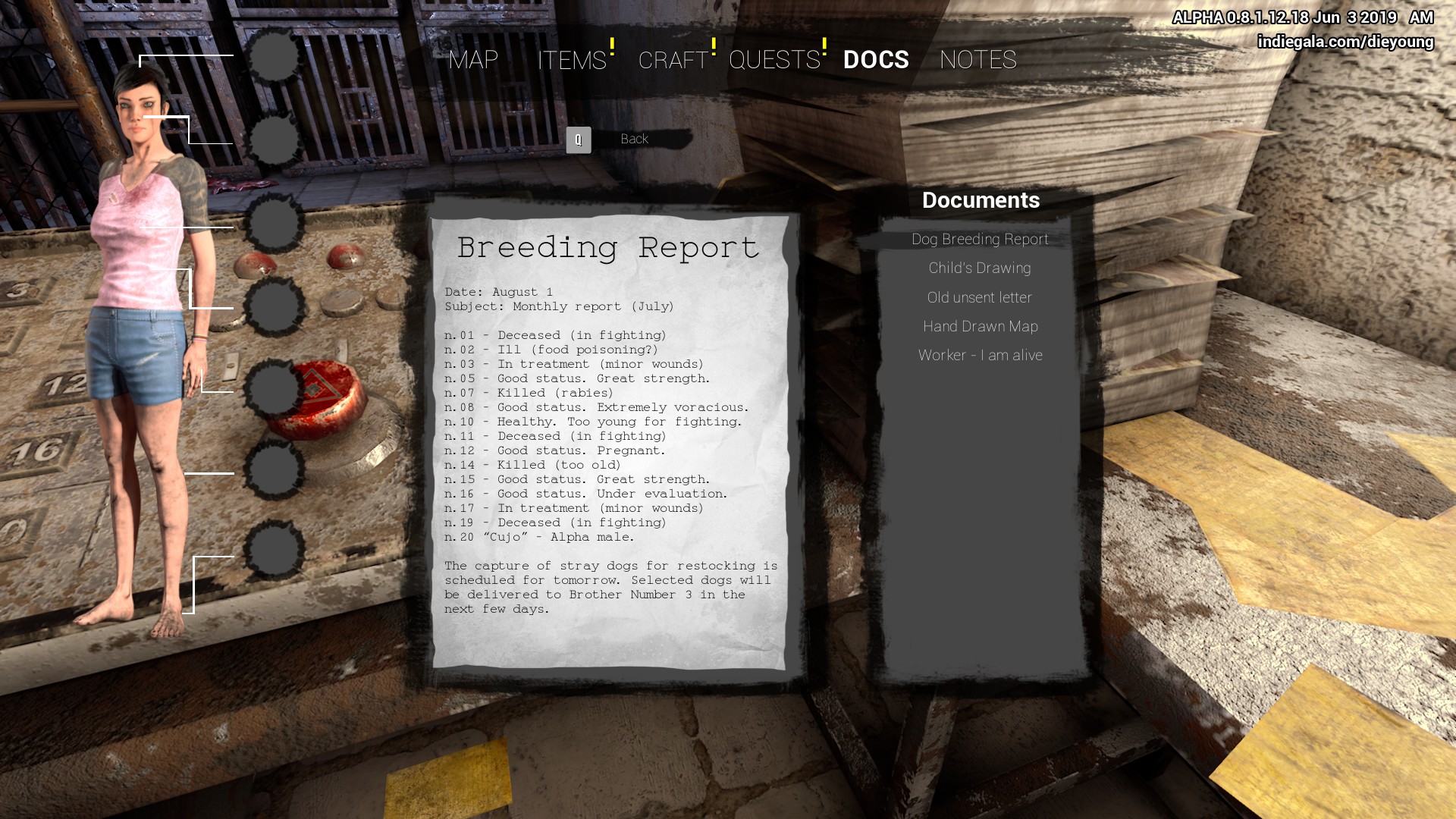Click the Back button

tap(633, 140)
